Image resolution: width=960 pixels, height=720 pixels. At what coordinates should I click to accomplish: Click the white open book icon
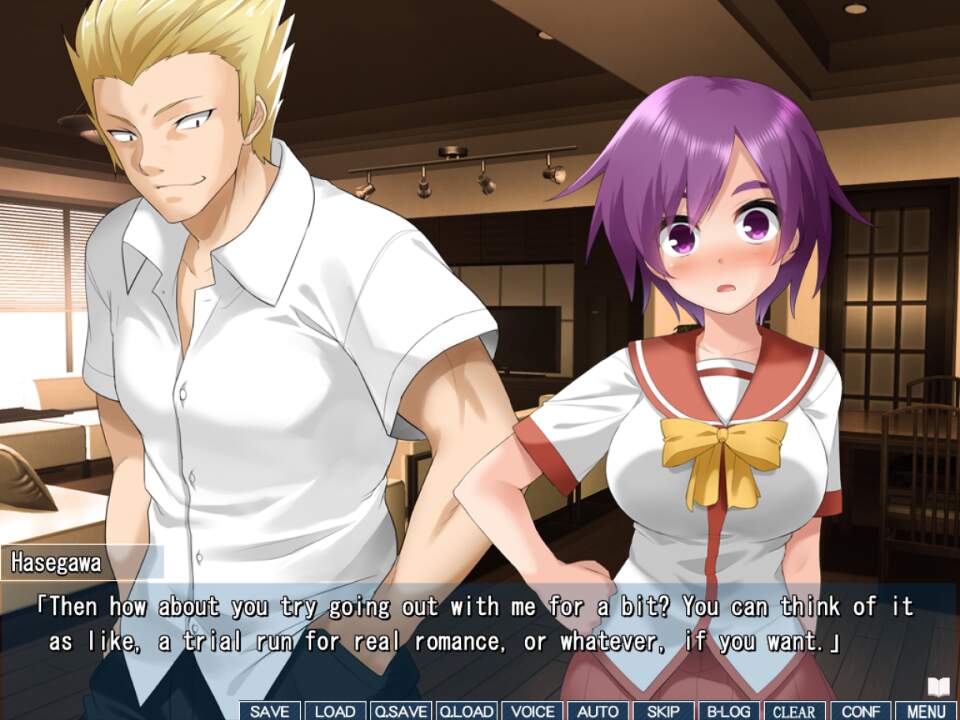(x=938, y=686)
